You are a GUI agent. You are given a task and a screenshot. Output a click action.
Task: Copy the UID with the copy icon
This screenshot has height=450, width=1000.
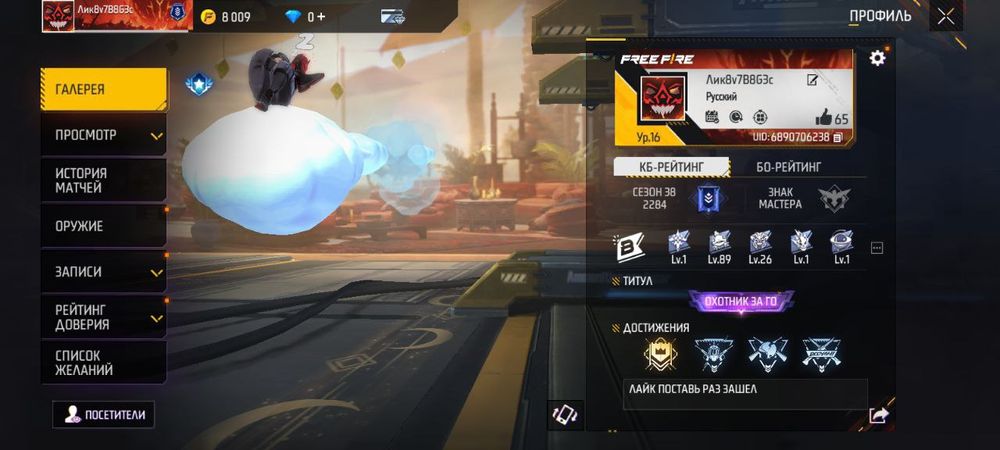tap(838, 137)
